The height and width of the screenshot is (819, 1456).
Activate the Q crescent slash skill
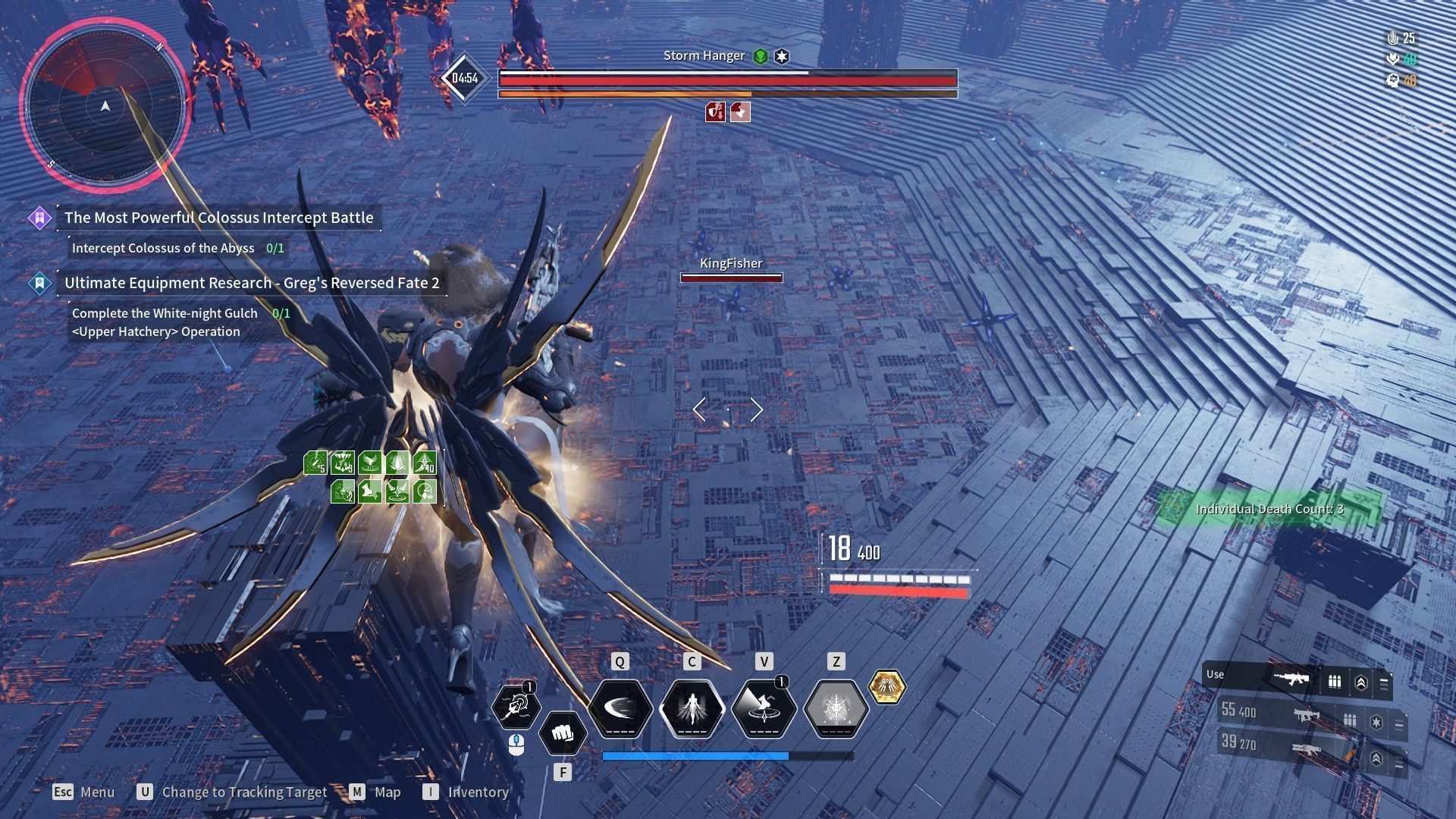click(620, 709)
